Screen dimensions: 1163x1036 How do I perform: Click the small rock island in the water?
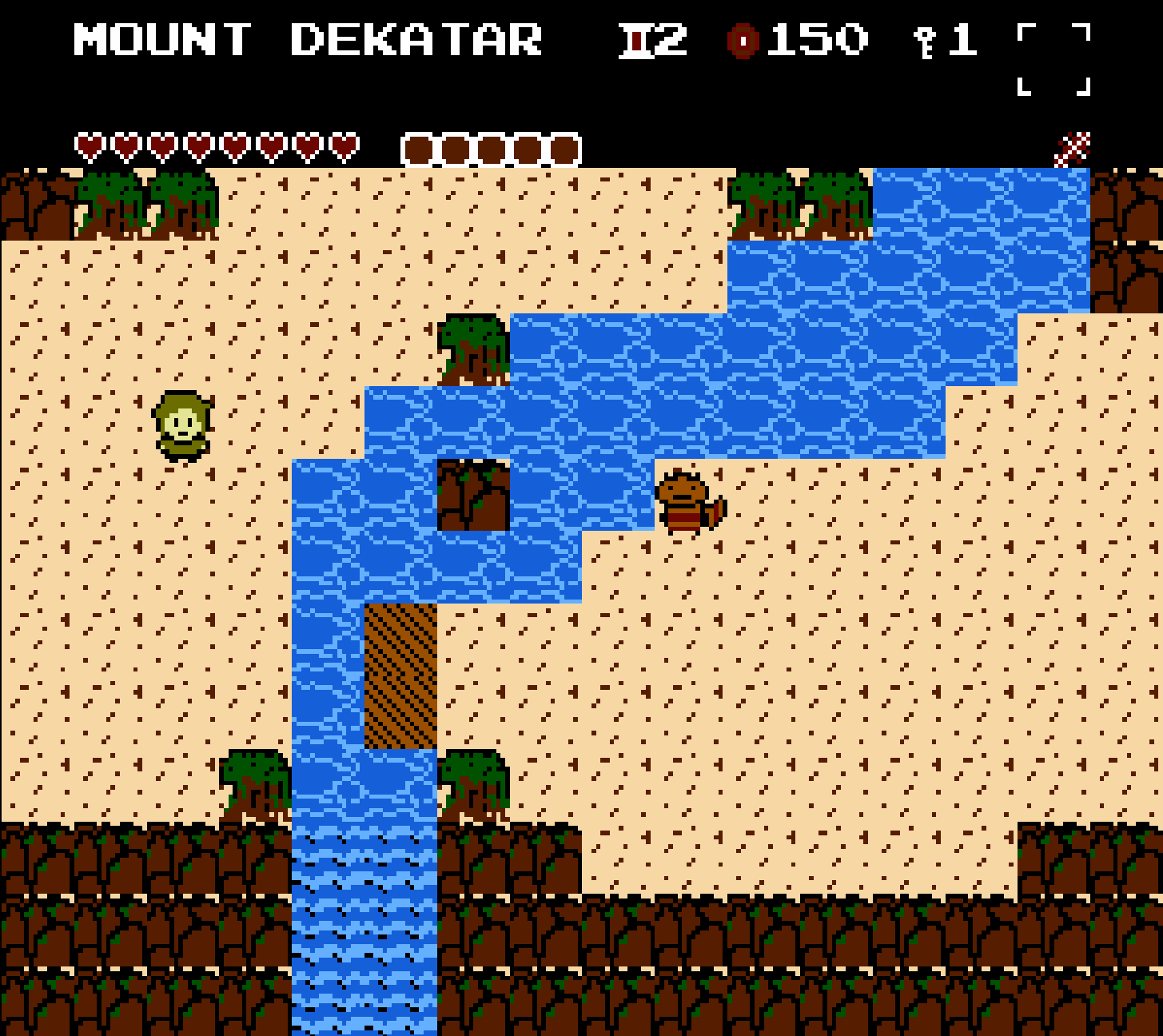472,496
